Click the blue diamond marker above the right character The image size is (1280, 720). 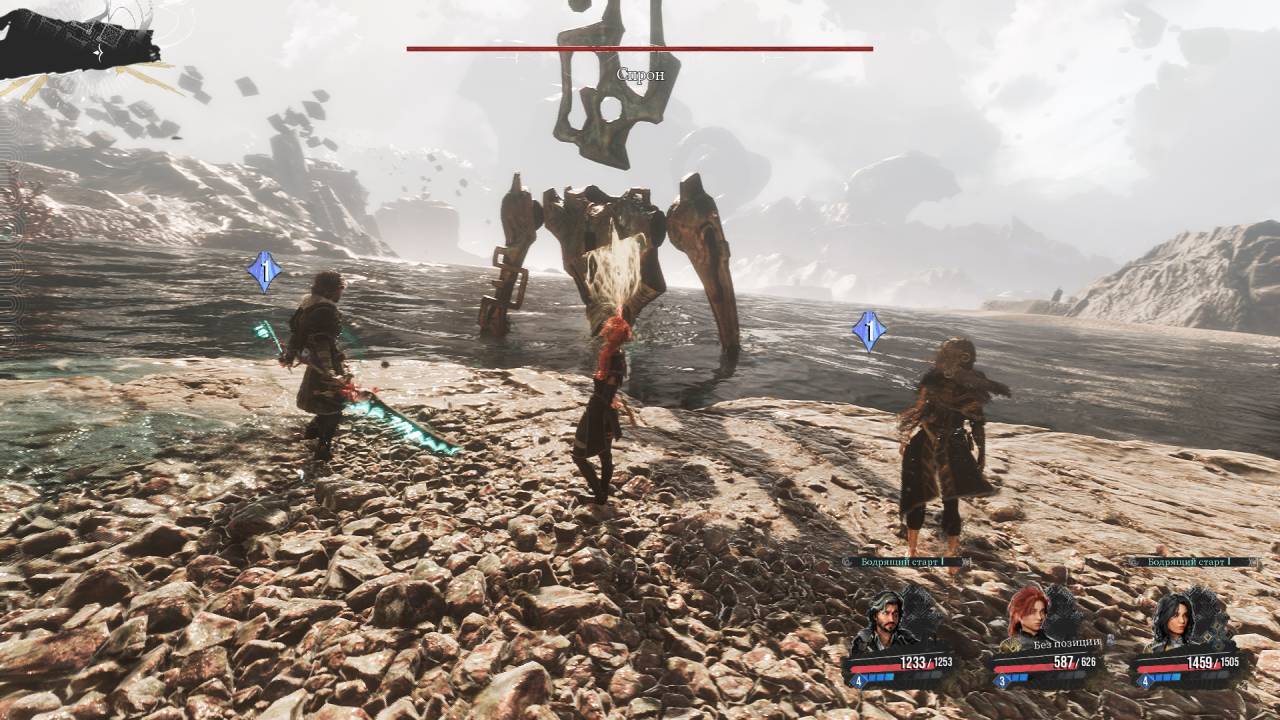pyautogui.click(x=869, y=331)
